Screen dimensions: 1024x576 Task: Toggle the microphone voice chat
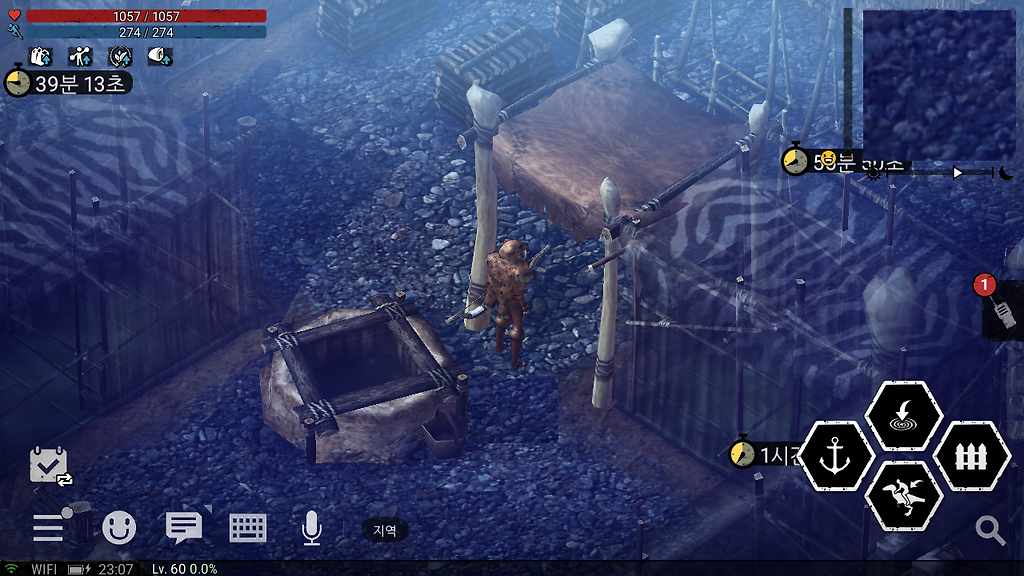312,527
